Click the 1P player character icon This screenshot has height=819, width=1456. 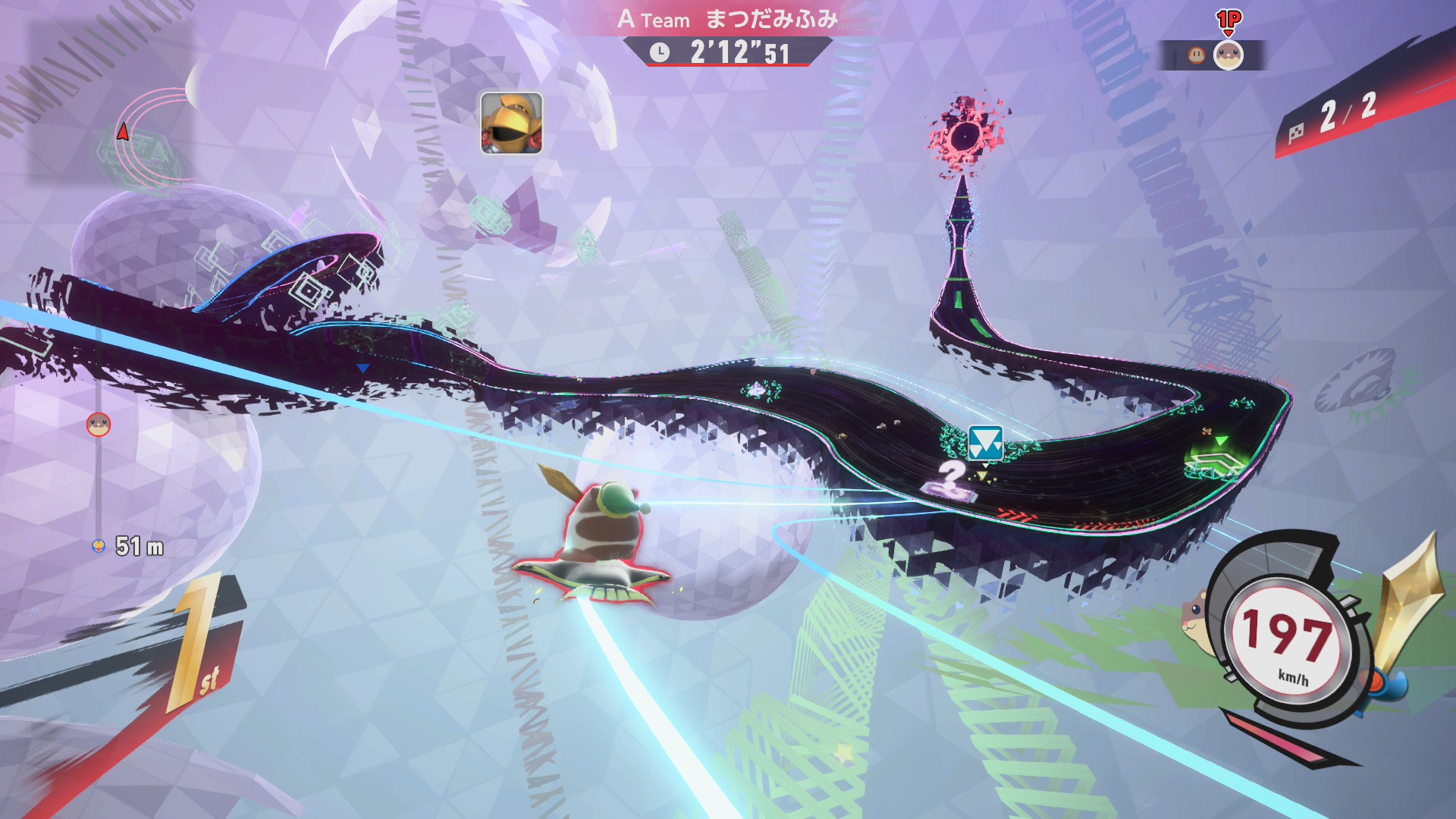pos(1228,55)
